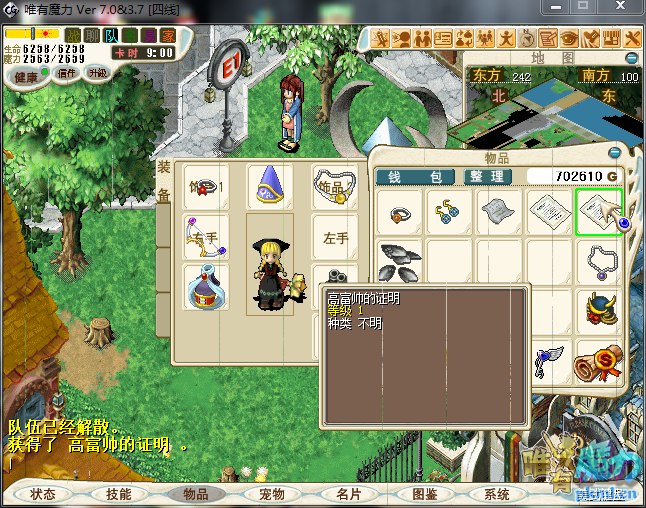Open the 名片 name card menu
This screenshot has height=508, width=646.
tap(348, 494)
